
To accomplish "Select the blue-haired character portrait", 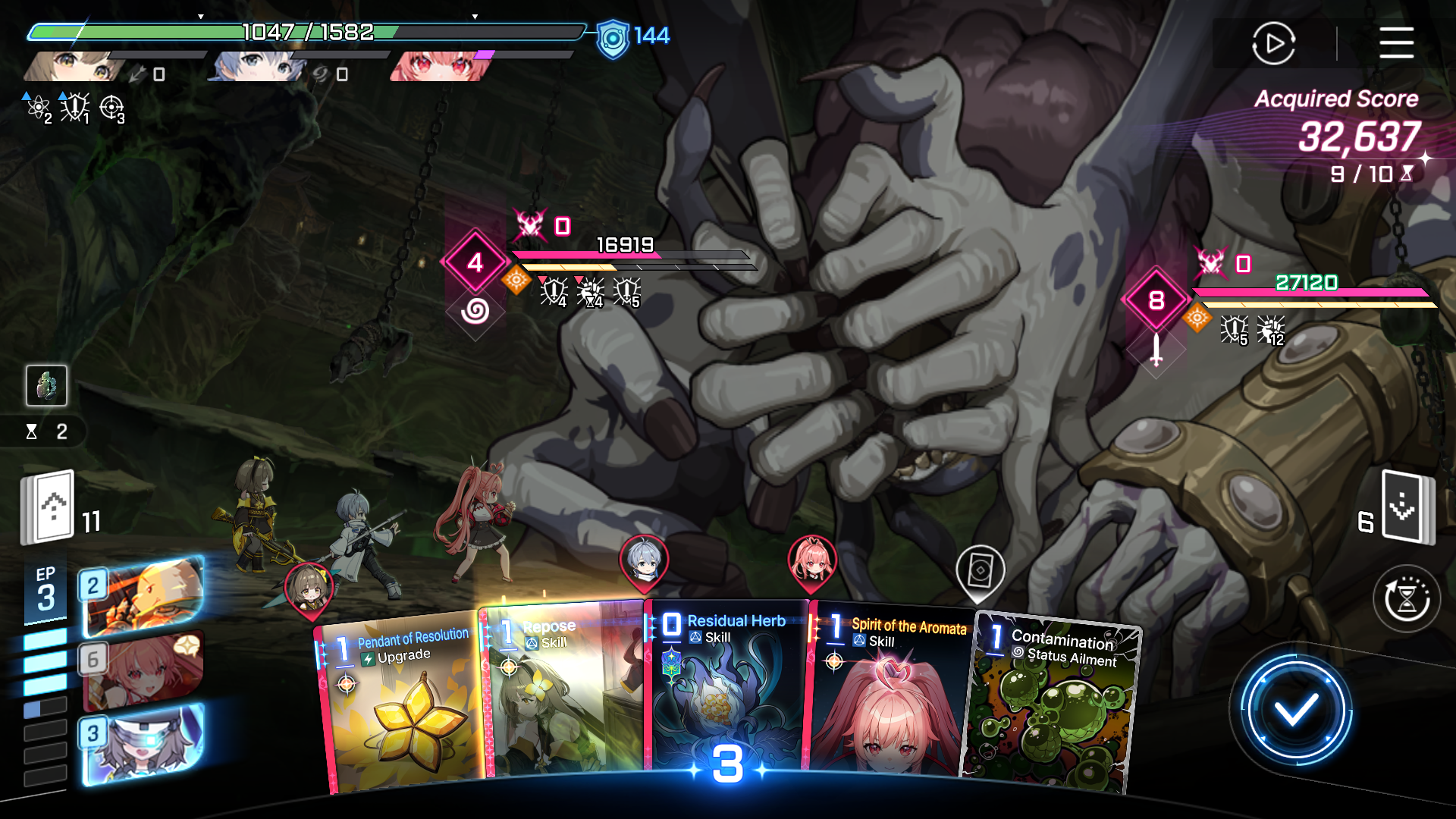I will pos(256,66).
